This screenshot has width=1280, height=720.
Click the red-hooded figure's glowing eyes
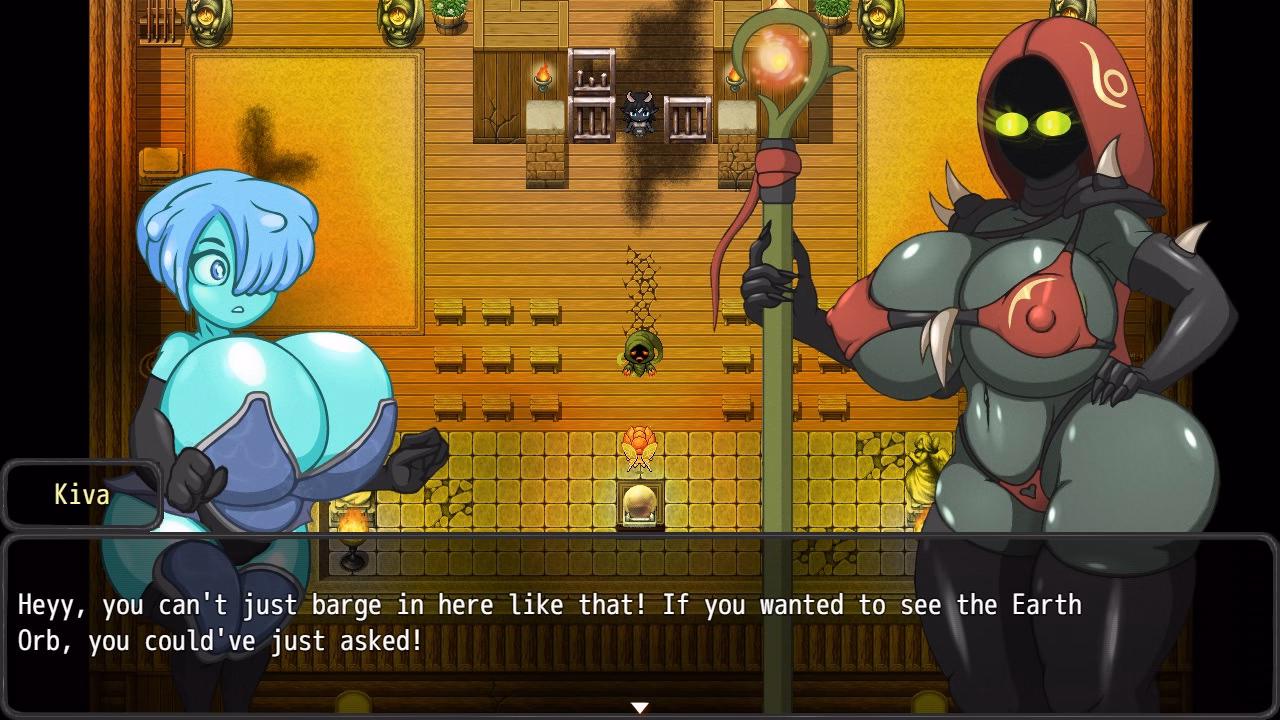[x=1032, y=122]
